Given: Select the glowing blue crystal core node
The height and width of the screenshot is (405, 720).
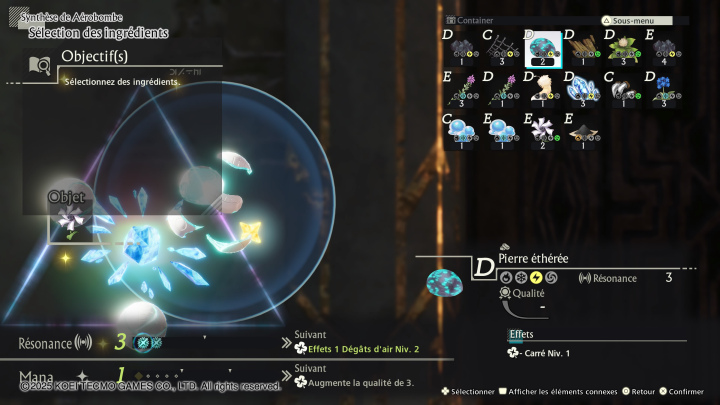Looking at the screenshot, I should pyautogui.click(x=140, y=240).
